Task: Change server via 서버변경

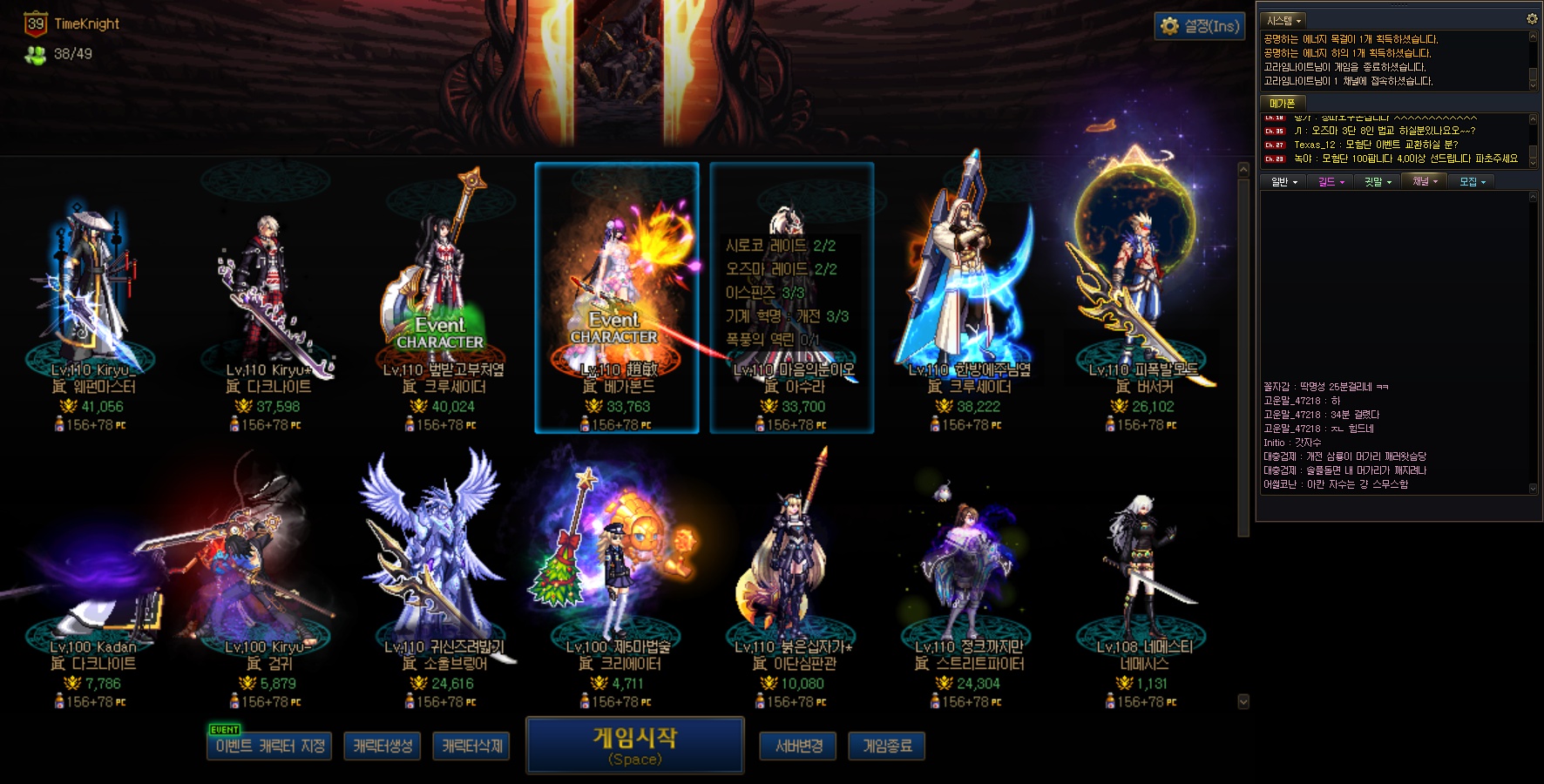Action: [x=798, y=747]
